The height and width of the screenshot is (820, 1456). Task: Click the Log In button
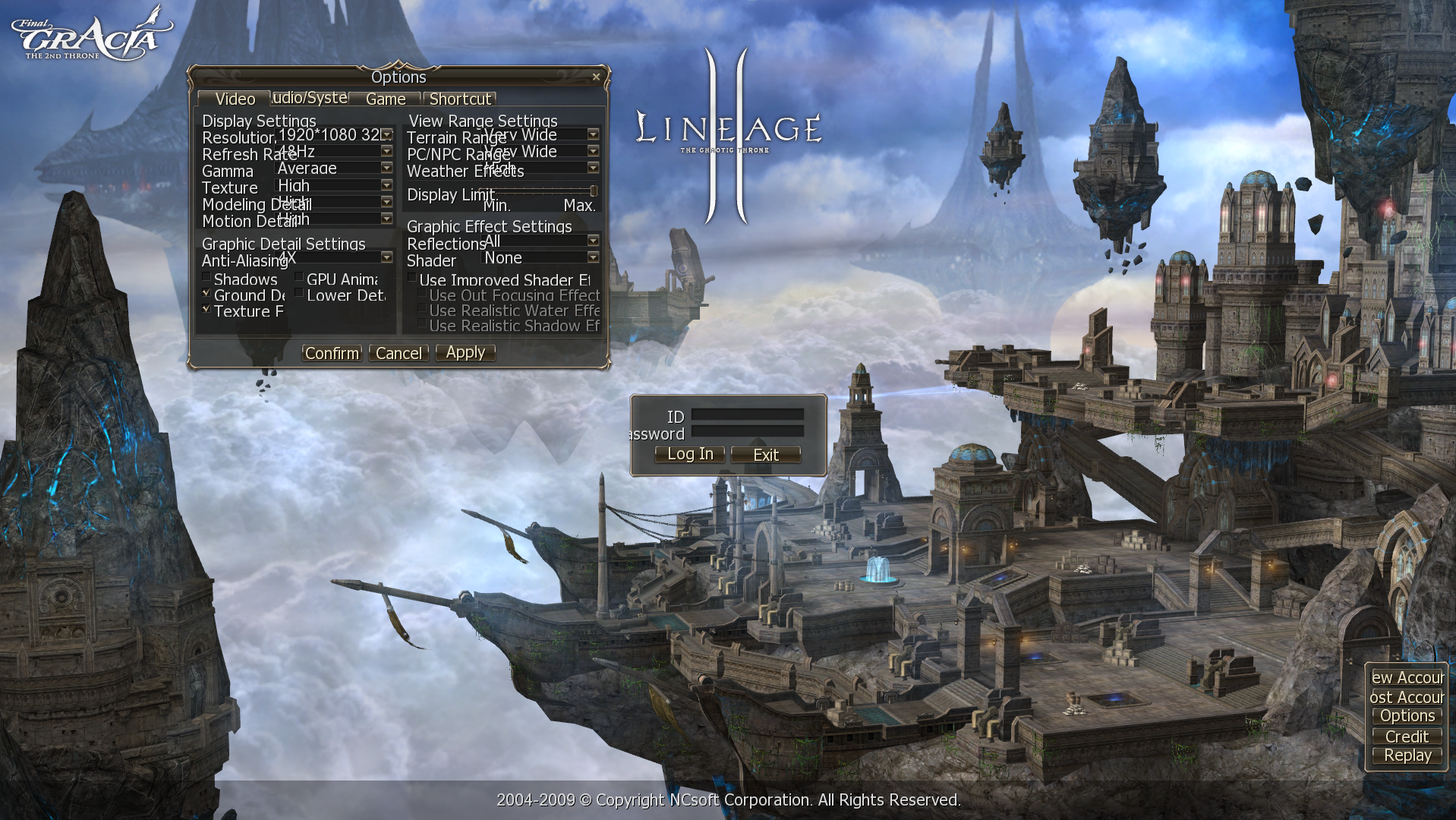click(689, 454)
